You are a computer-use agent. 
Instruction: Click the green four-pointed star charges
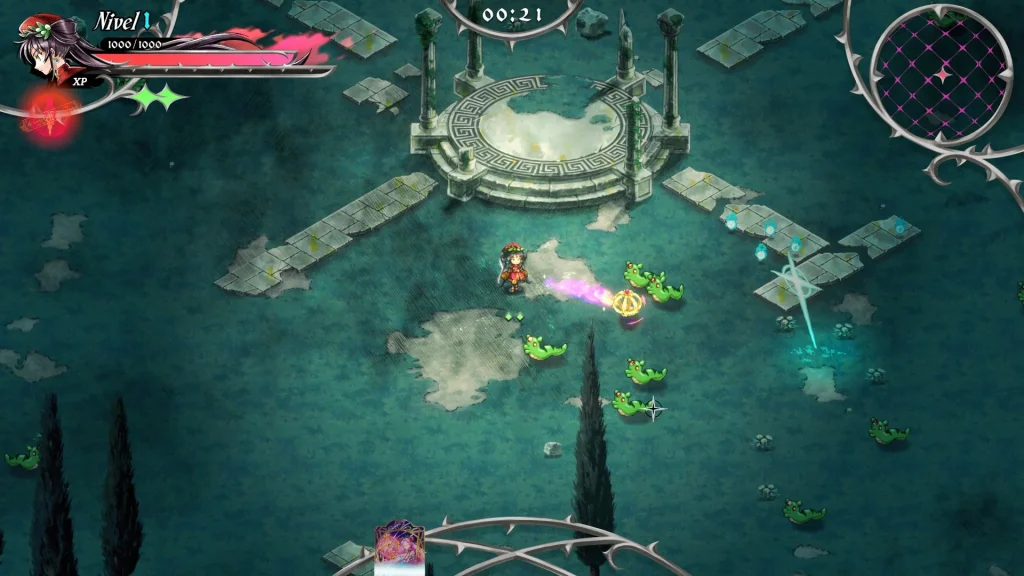click(x=159, y=97)
